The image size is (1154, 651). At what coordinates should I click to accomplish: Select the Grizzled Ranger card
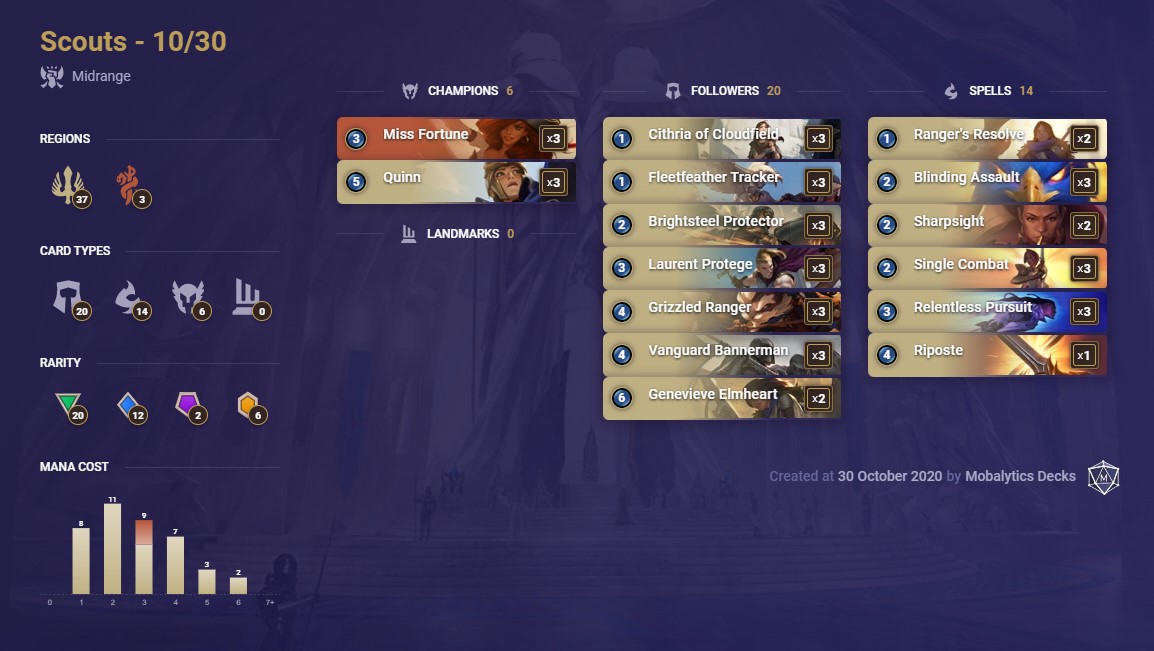pos(721,311)
